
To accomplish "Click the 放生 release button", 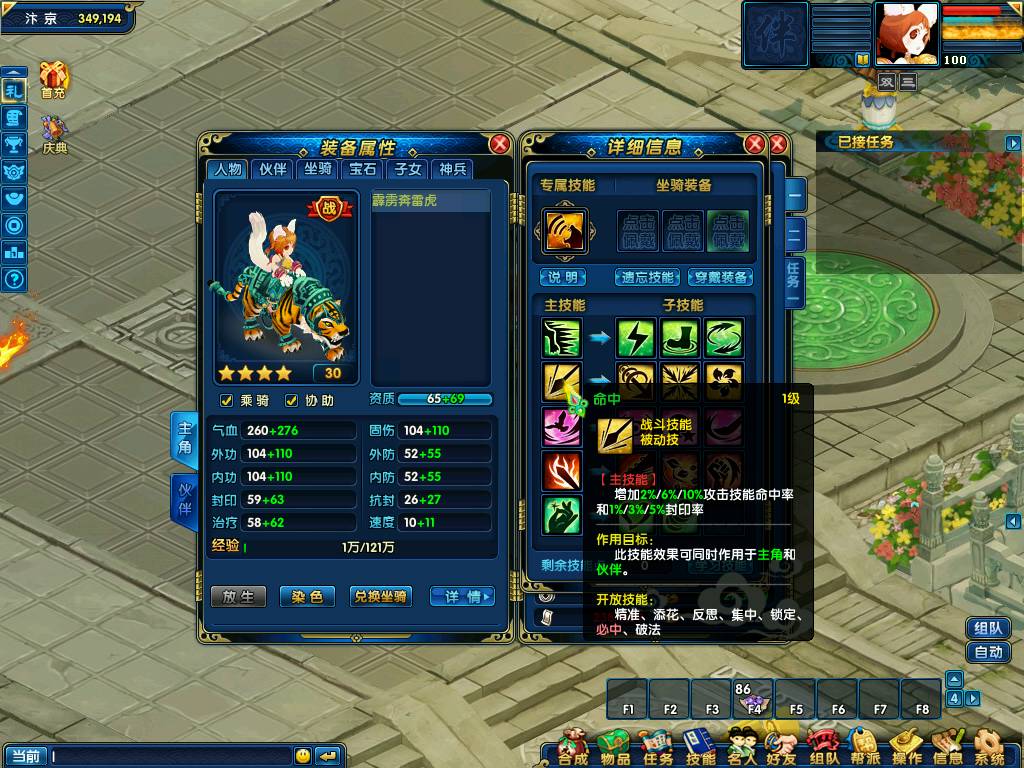I will coord(238,596).
